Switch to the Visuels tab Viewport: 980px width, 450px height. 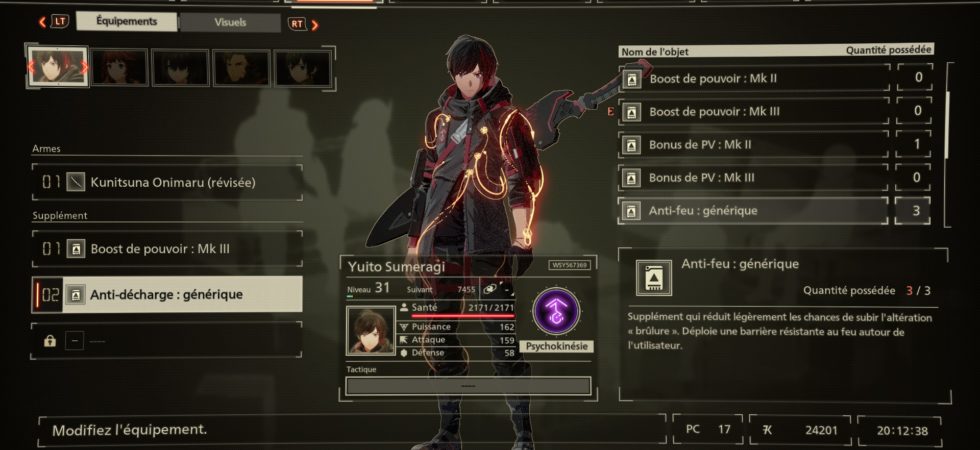231,22
